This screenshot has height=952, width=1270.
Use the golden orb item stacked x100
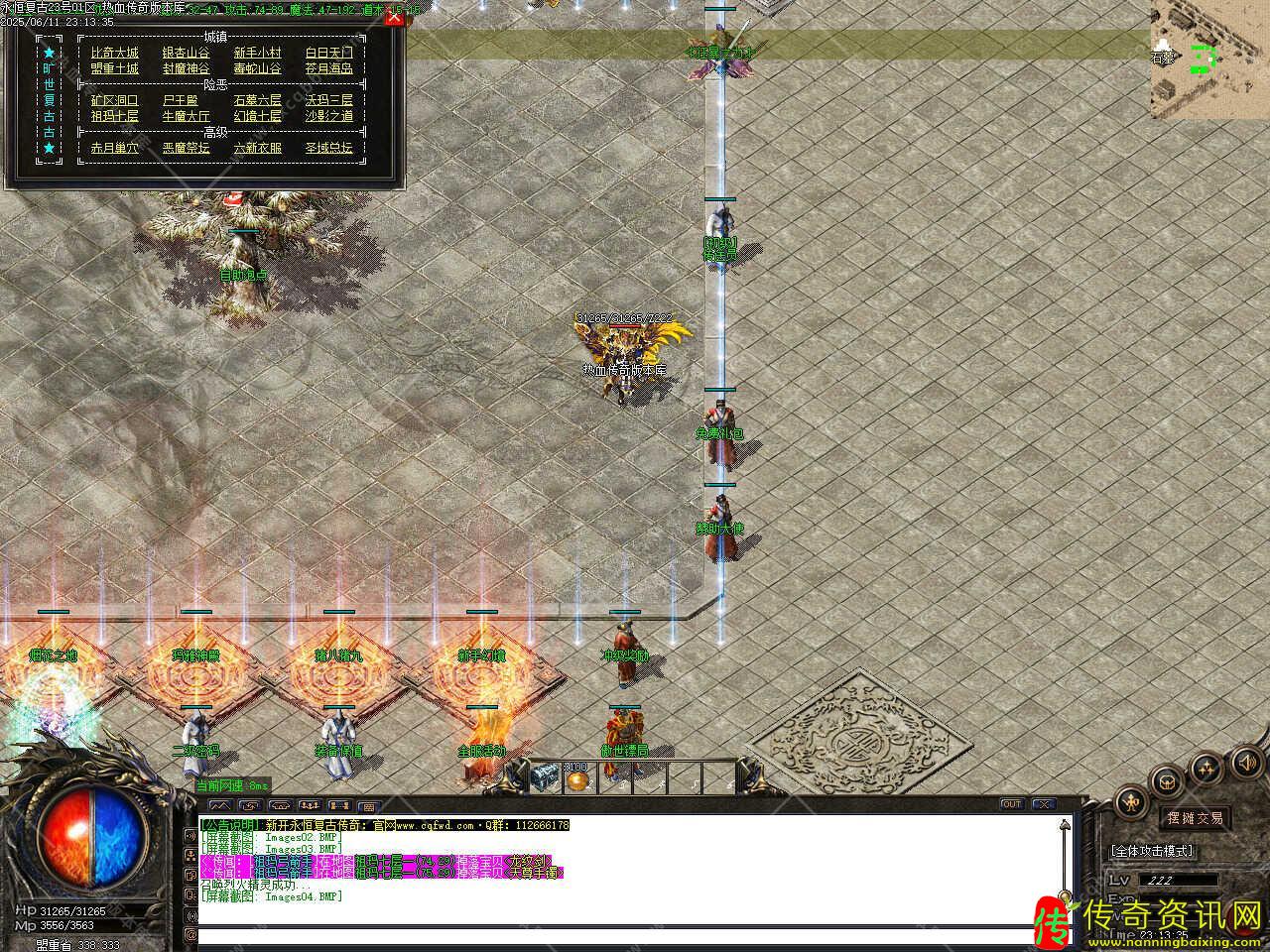(576, 779)
